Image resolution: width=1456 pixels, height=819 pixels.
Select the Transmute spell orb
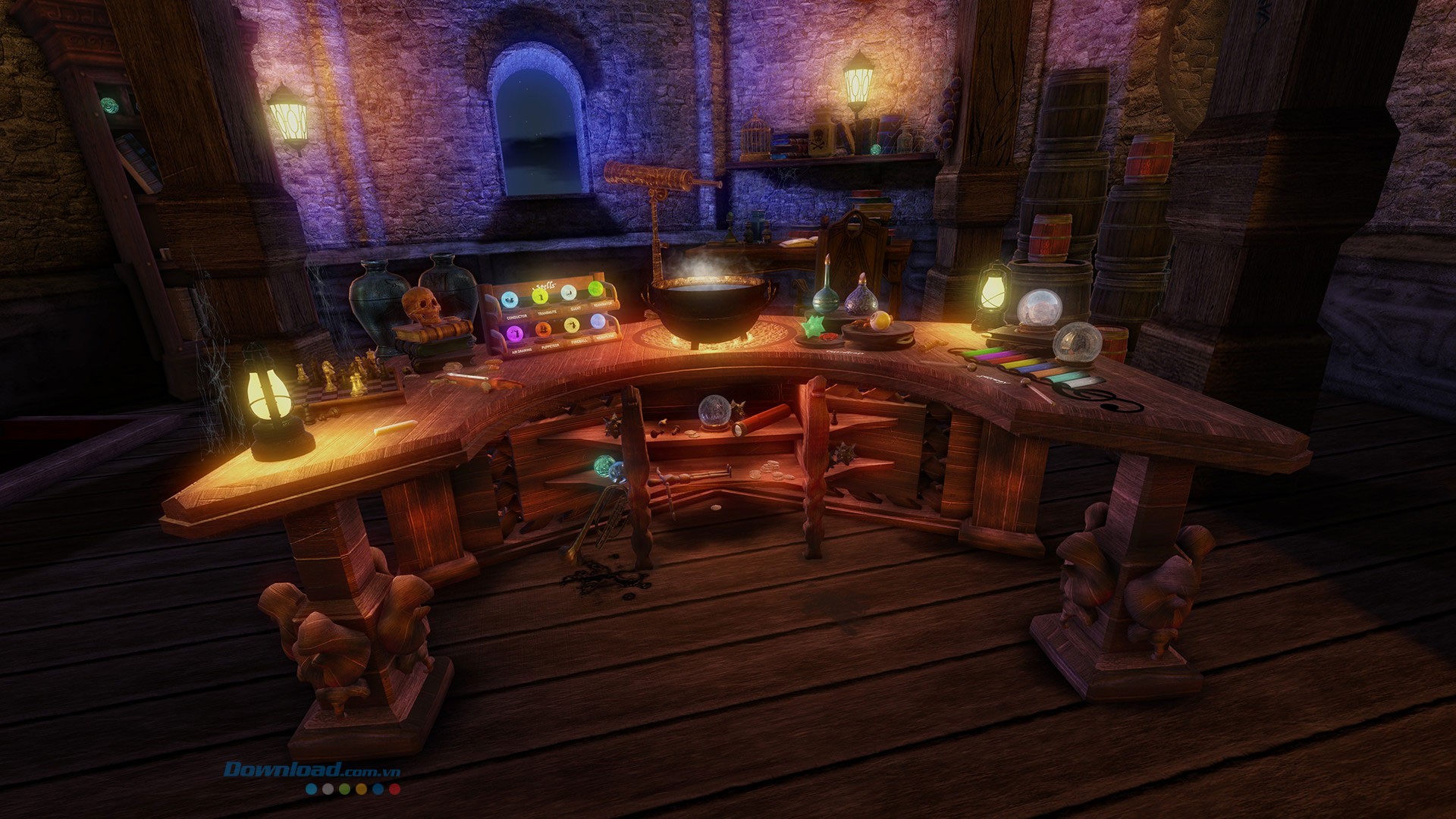[540, 297]
